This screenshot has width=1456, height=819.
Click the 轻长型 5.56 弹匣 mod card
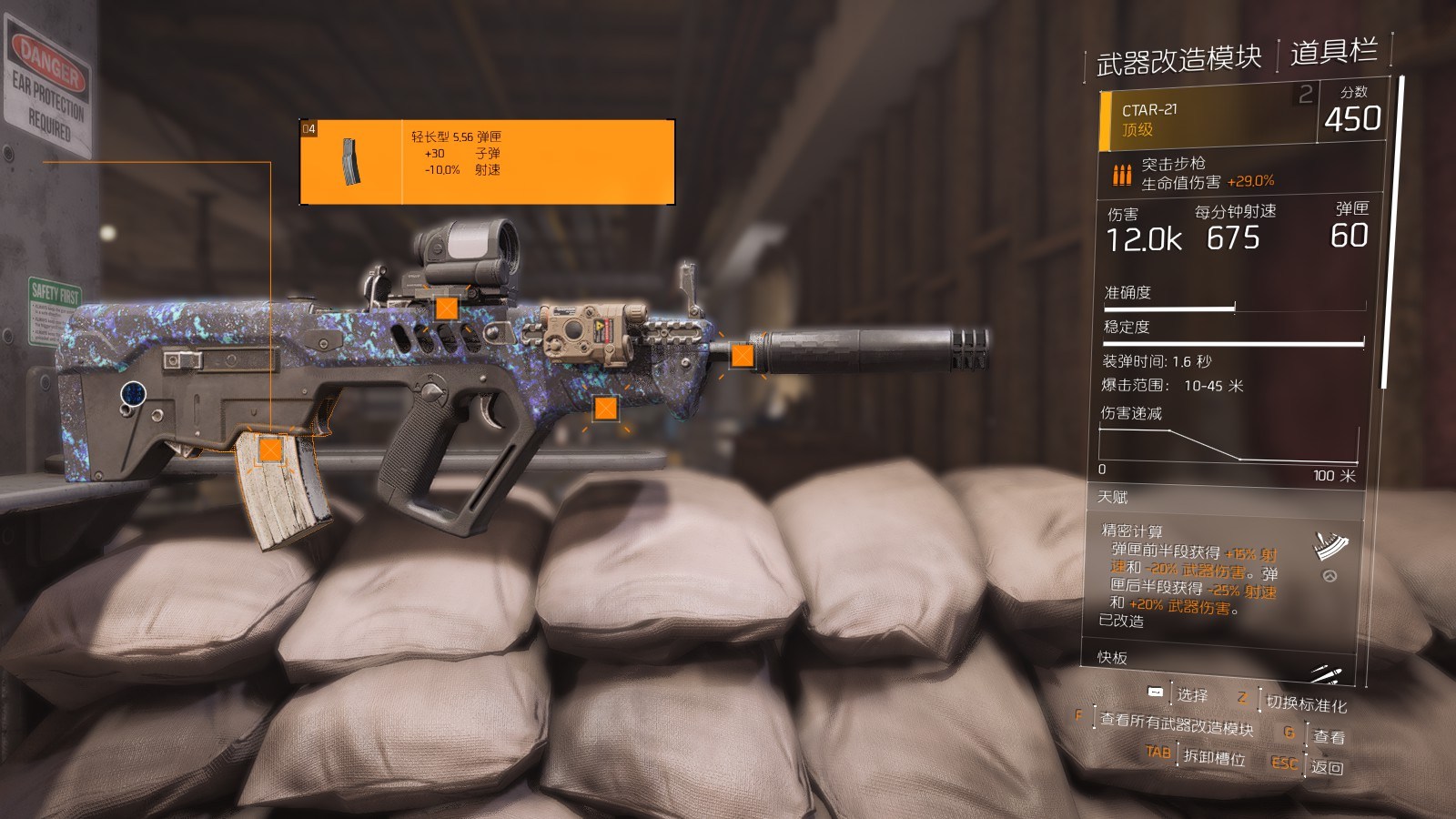tap(487, 162)
